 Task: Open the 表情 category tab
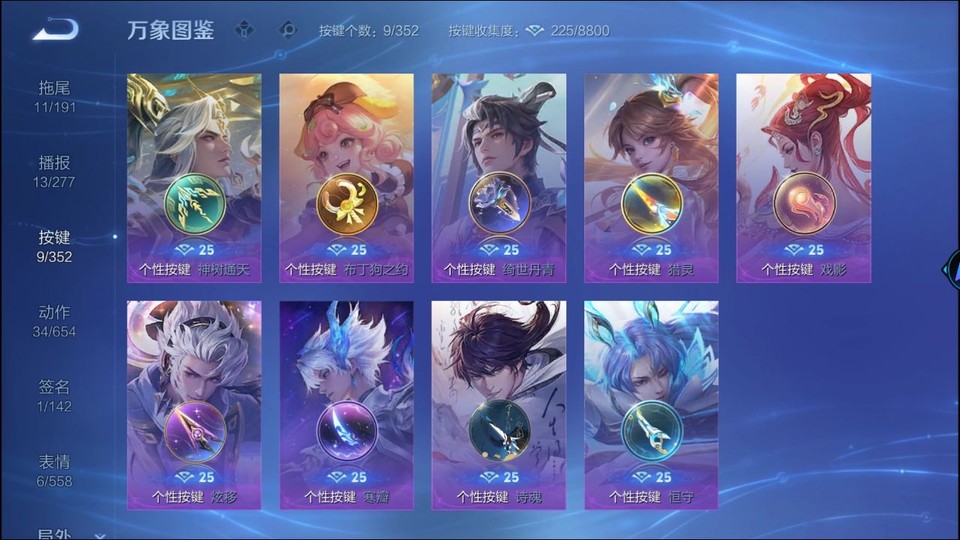[55, 470]
